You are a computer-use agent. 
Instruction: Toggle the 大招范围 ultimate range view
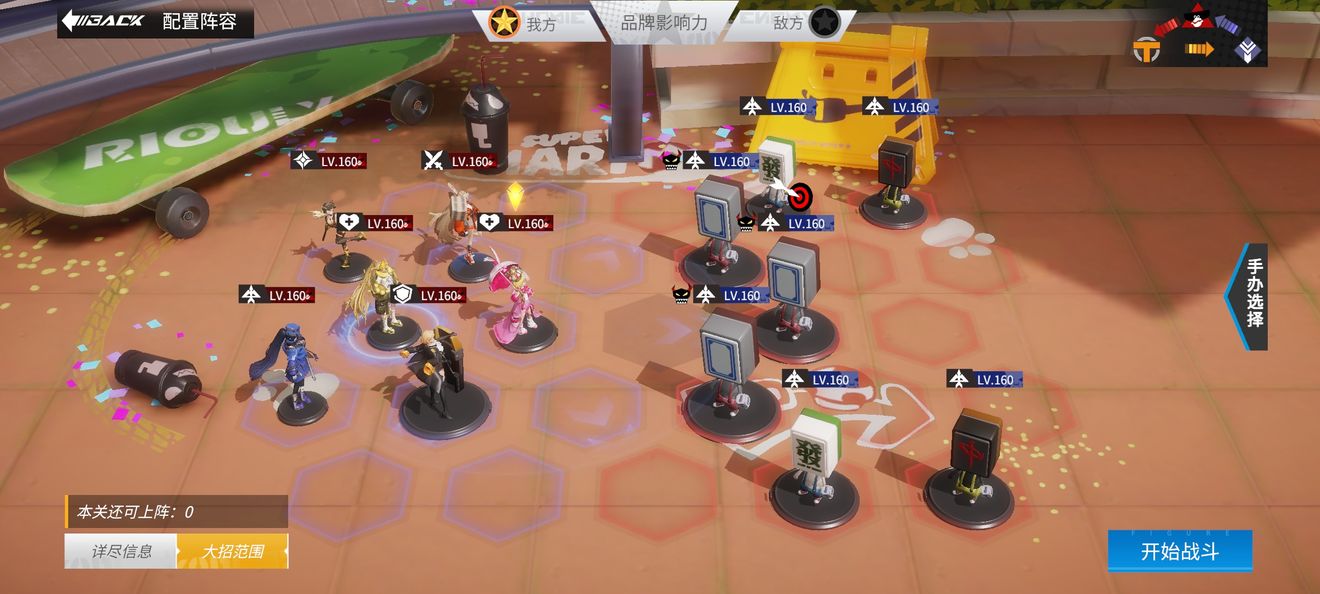232,551
